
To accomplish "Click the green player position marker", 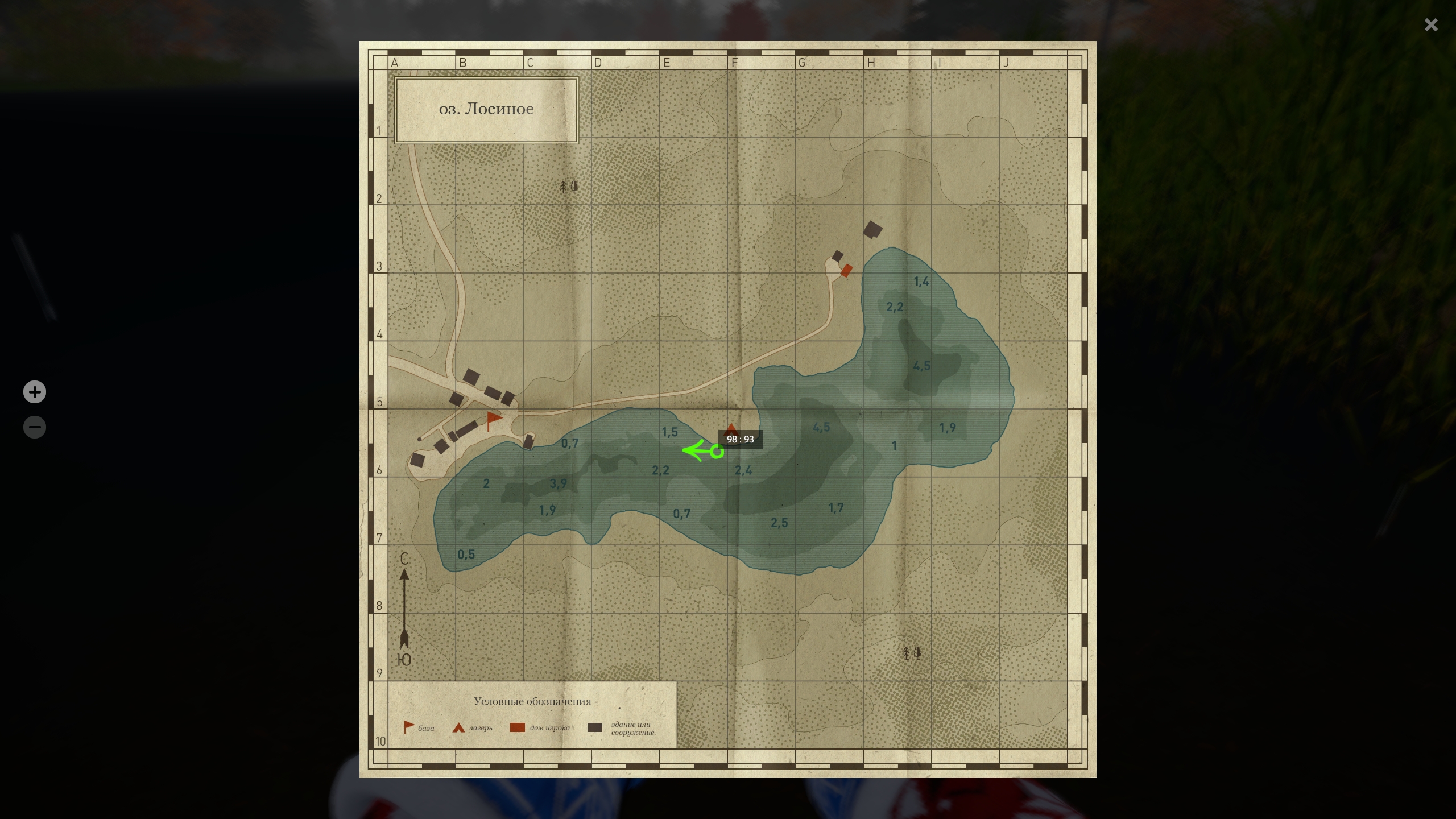I will click(717, 452).
